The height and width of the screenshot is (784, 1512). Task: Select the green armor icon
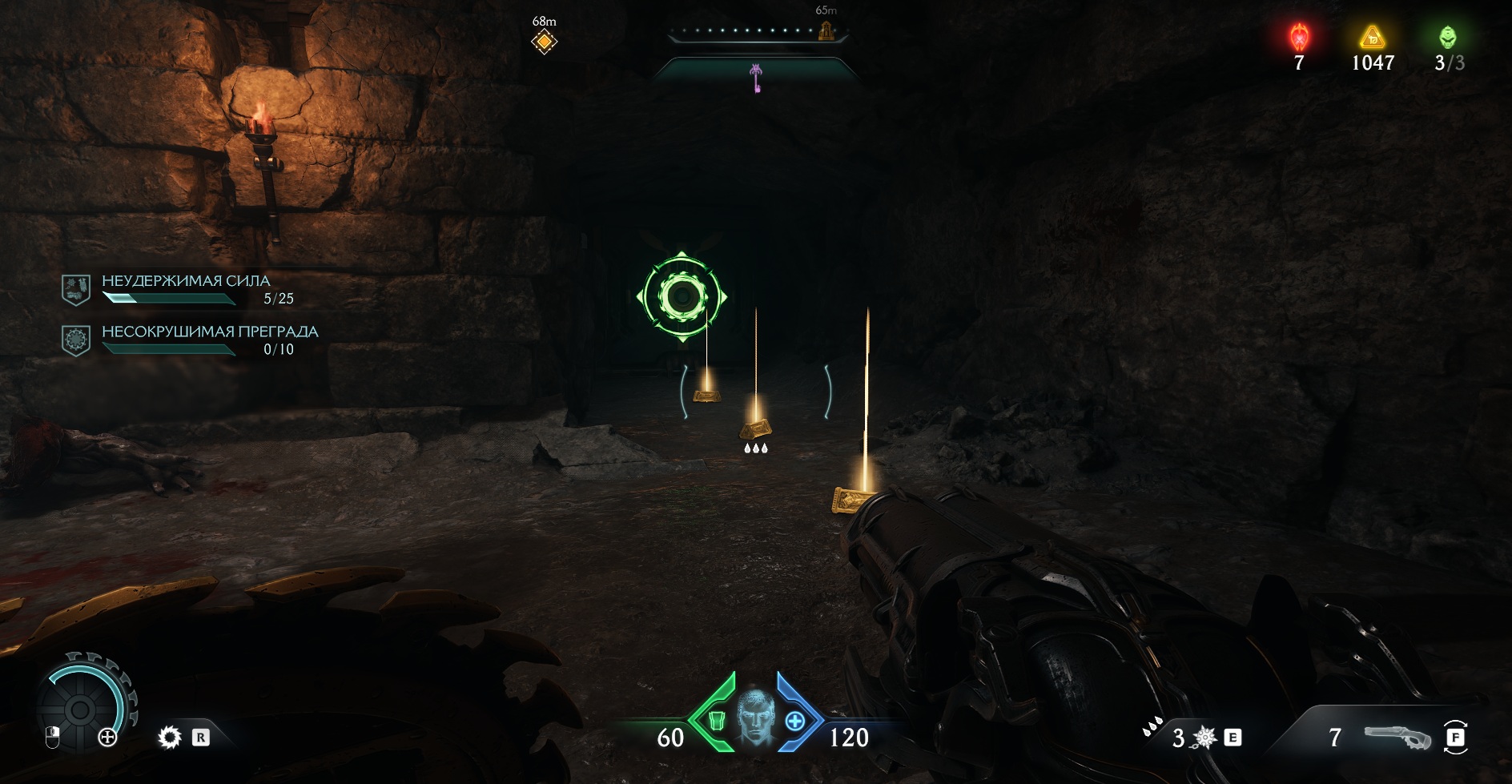tap(717, 721)
